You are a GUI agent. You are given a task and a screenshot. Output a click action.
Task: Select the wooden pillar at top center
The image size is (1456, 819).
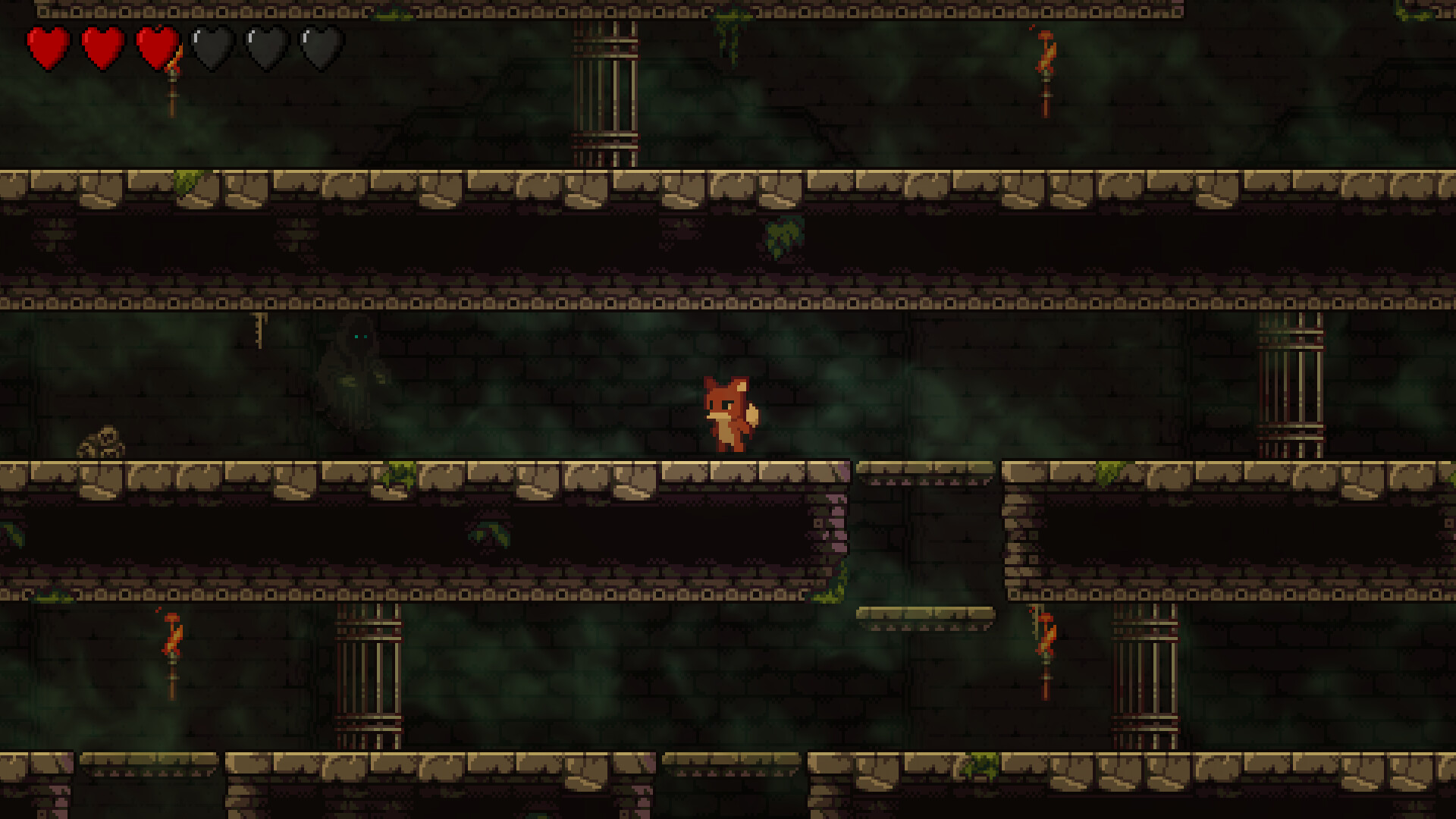click(x=607, y=83)
